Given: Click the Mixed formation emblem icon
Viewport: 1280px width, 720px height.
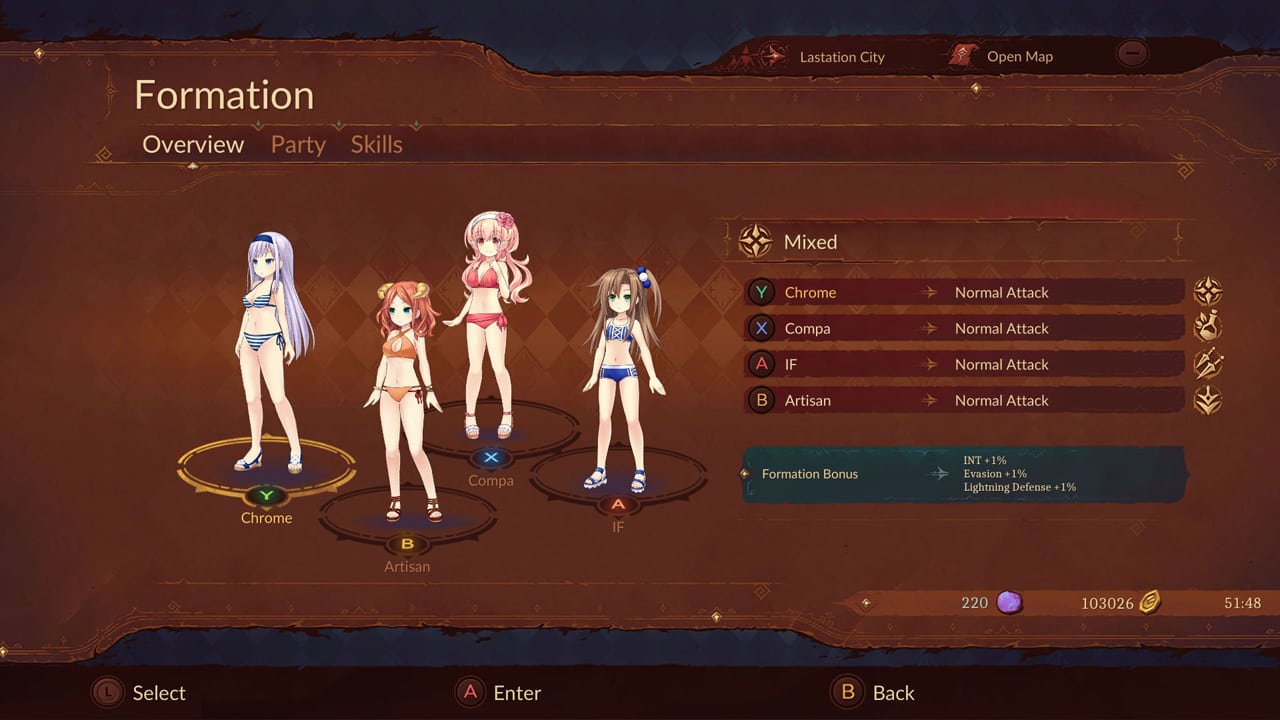Looking at the screenshot, I should point(756,241).
